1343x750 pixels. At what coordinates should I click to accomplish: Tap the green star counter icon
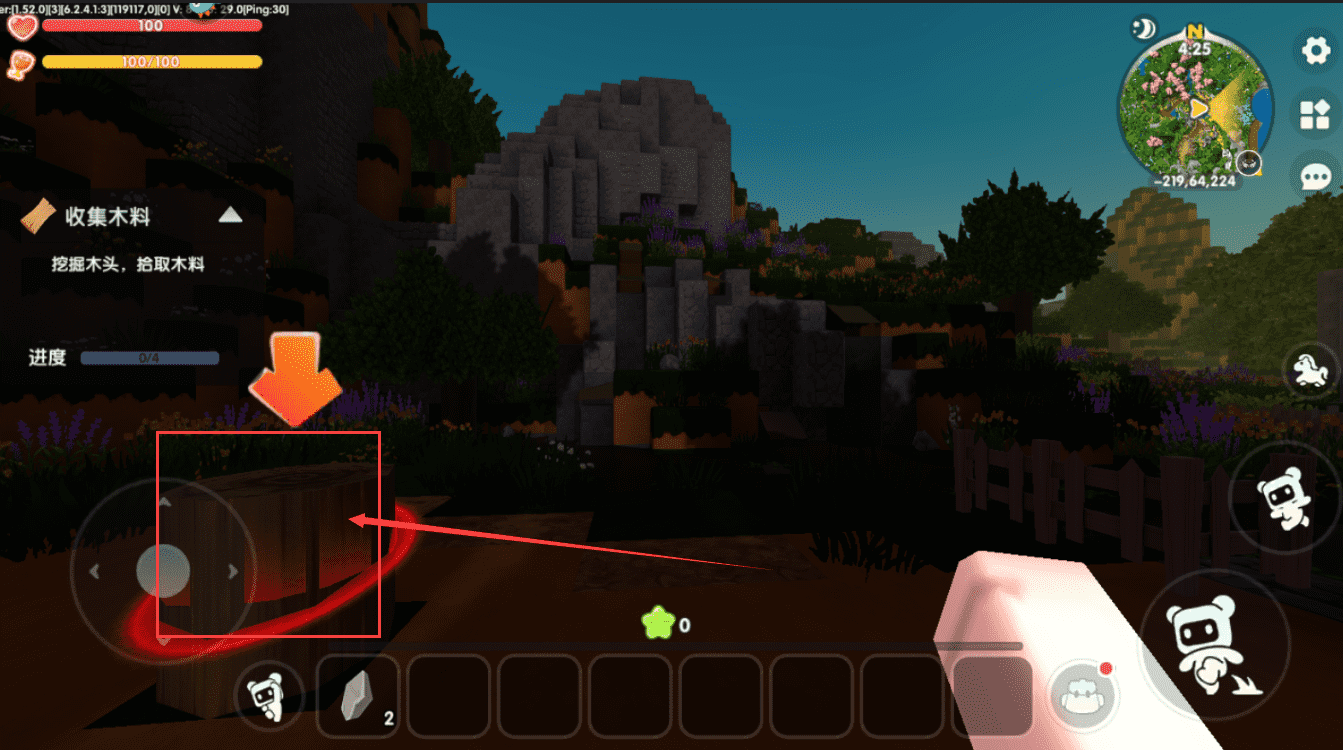[655, 625]
